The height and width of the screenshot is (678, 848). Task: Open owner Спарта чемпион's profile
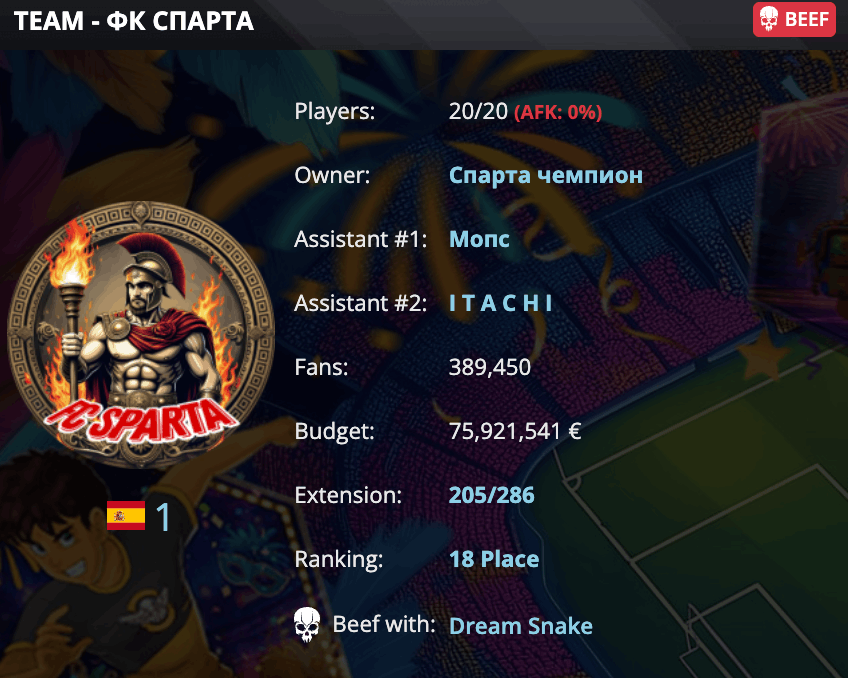pos(545,176)
